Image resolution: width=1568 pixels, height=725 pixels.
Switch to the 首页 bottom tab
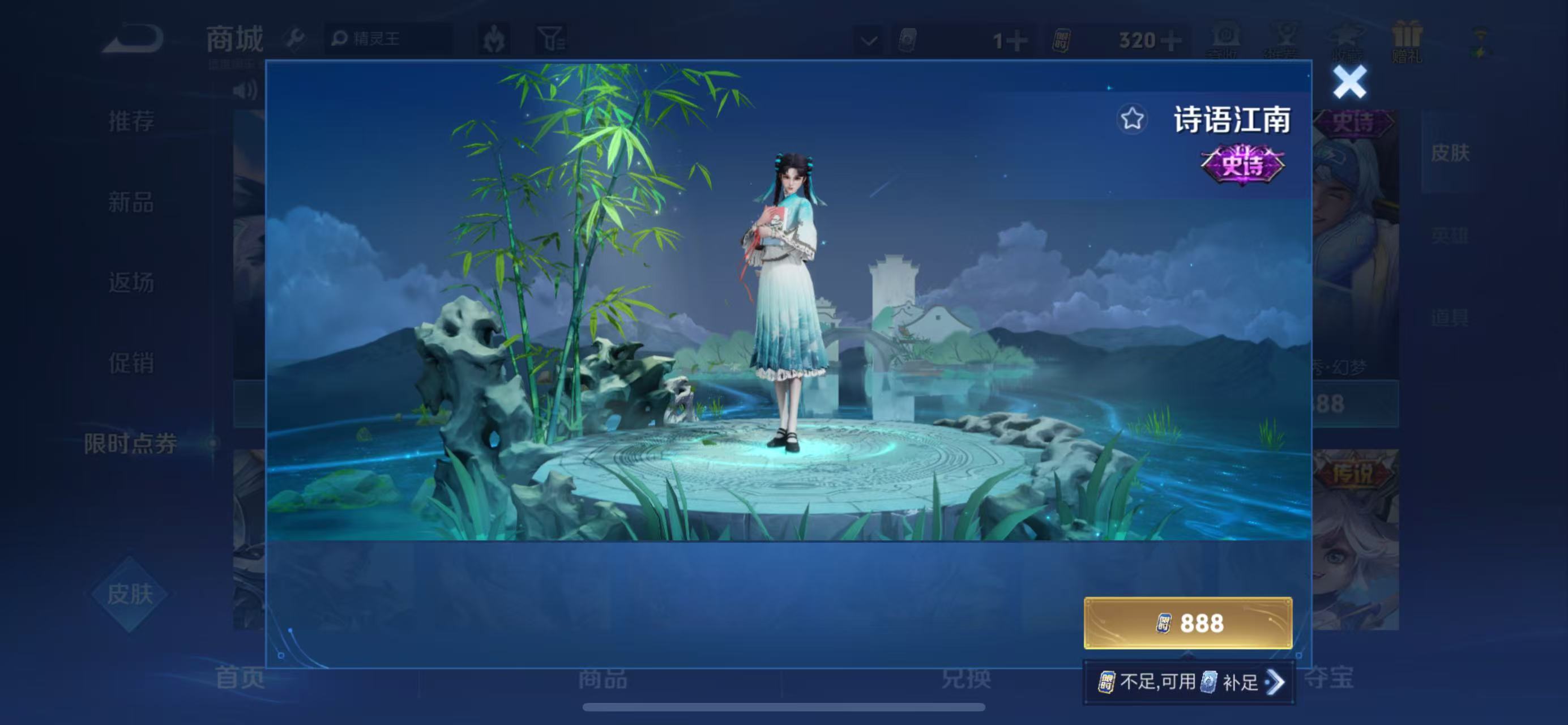tap(240, 678)
